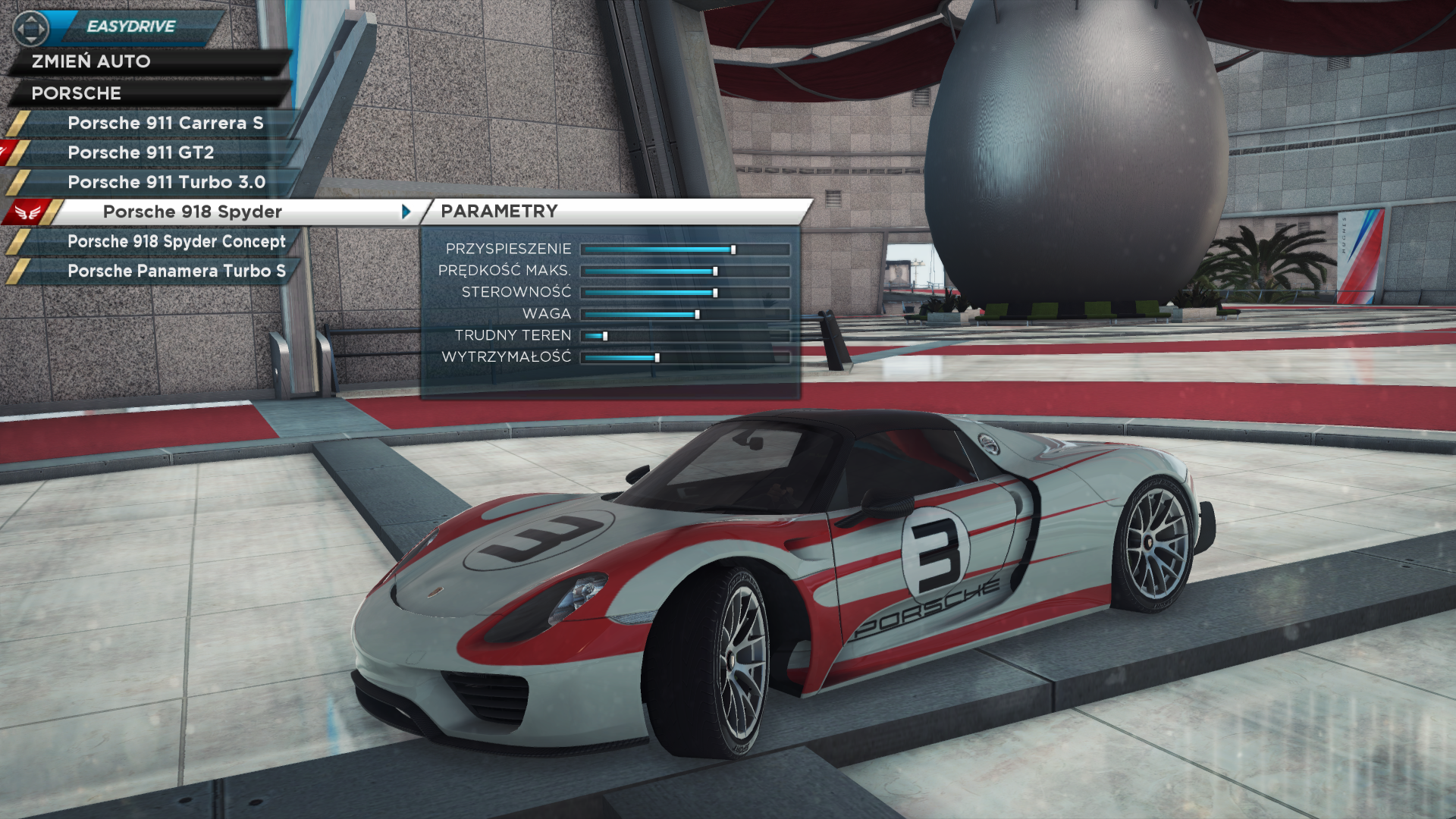Viewport: 1456px width, 819px height.
Task: Select the Porsche 911 Carrera S entry
Action: tap(165, 123)
